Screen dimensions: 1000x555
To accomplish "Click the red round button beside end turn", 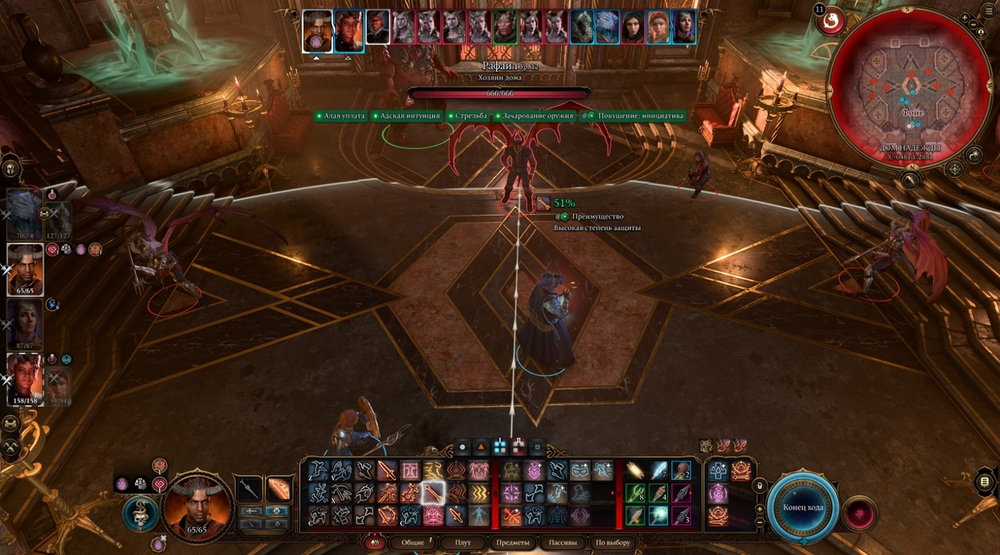I will (x=857, y=512).
